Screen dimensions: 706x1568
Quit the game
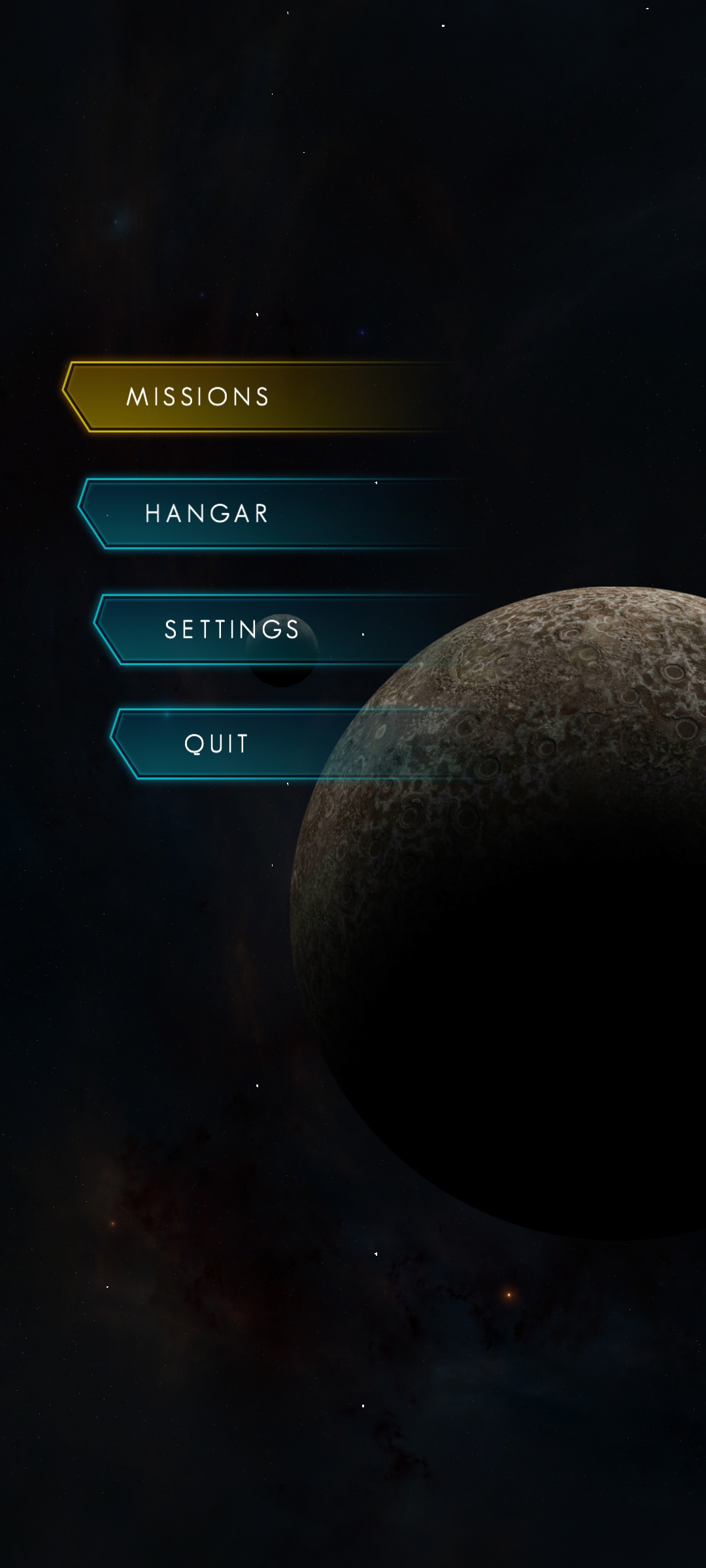pyautogui.click(x=216, y=743)
